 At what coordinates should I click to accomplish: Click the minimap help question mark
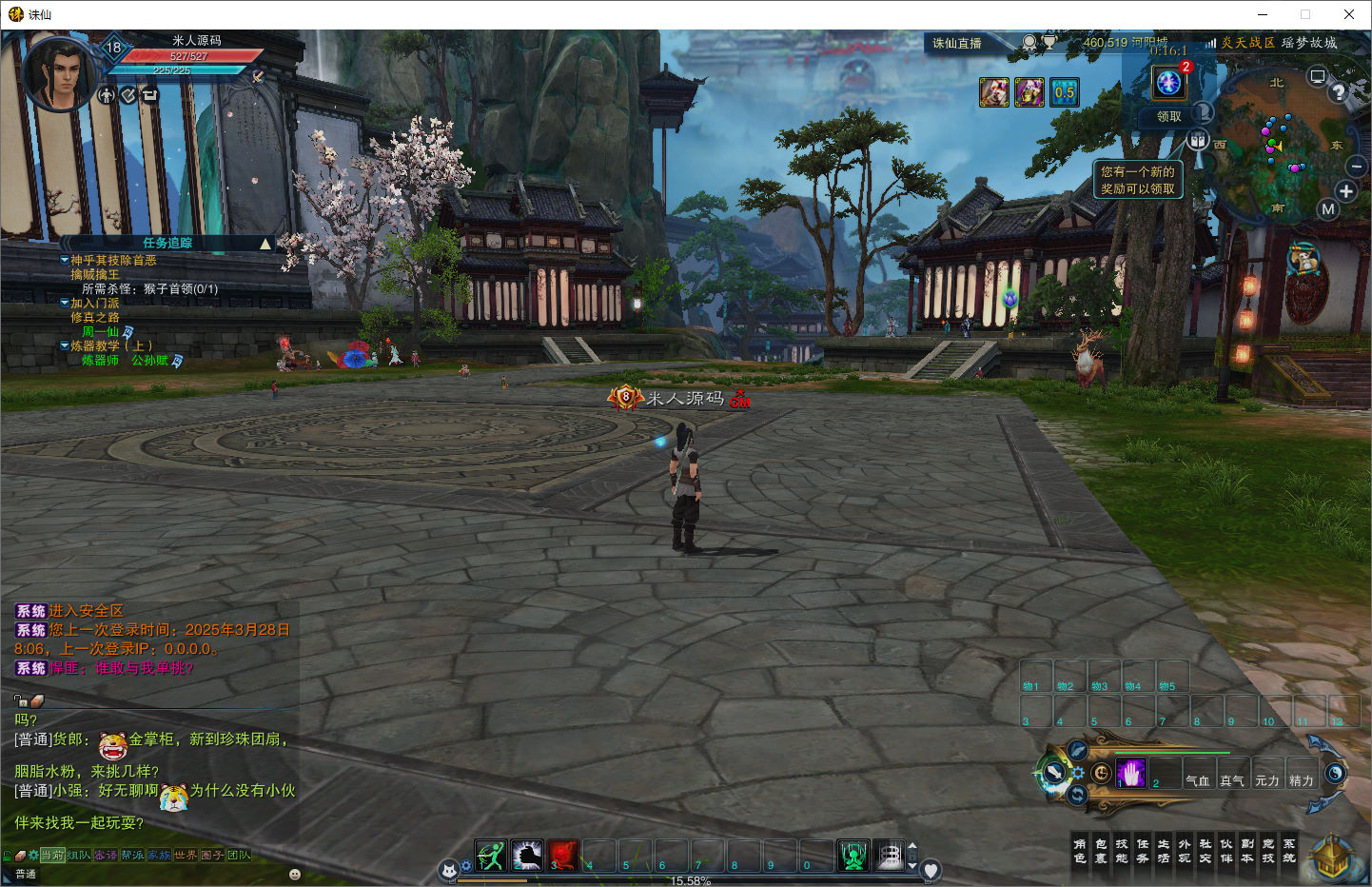(x=1339, y=92)
